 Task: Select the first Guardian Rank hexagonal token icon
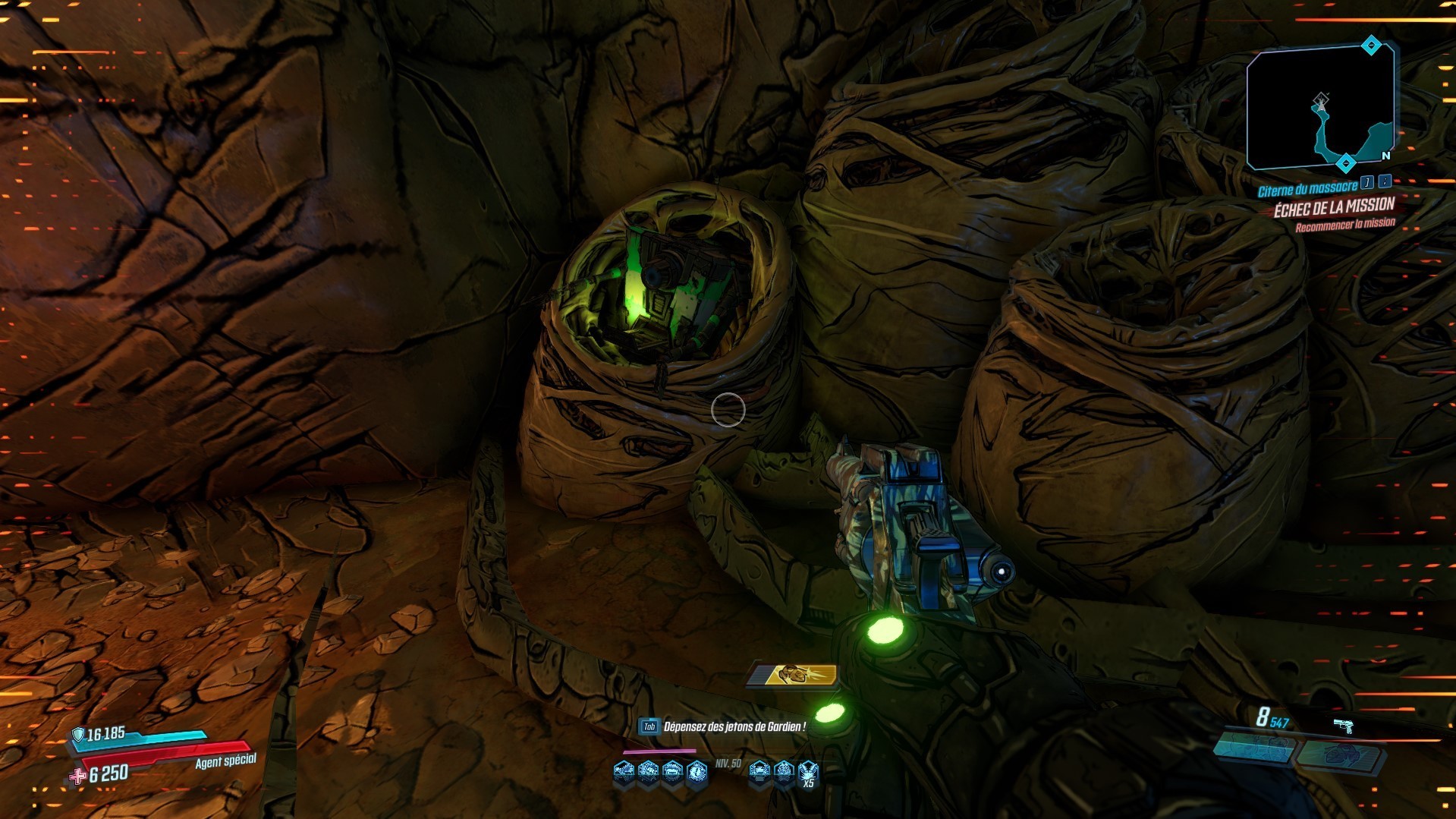(623, 772)
